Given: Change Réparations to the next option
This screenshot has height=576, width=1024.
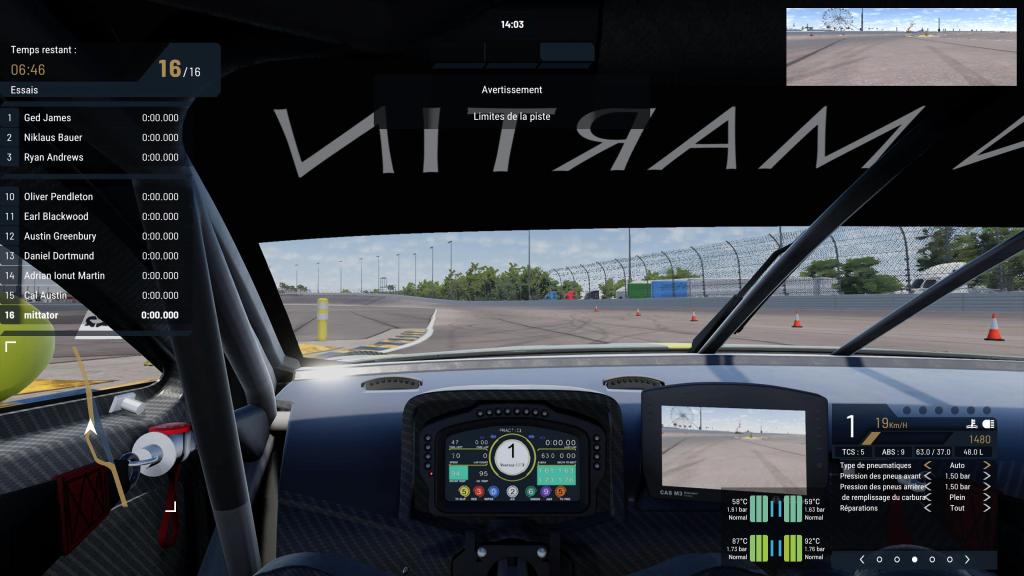Looking at the screenshot, I should pos(987,508).
